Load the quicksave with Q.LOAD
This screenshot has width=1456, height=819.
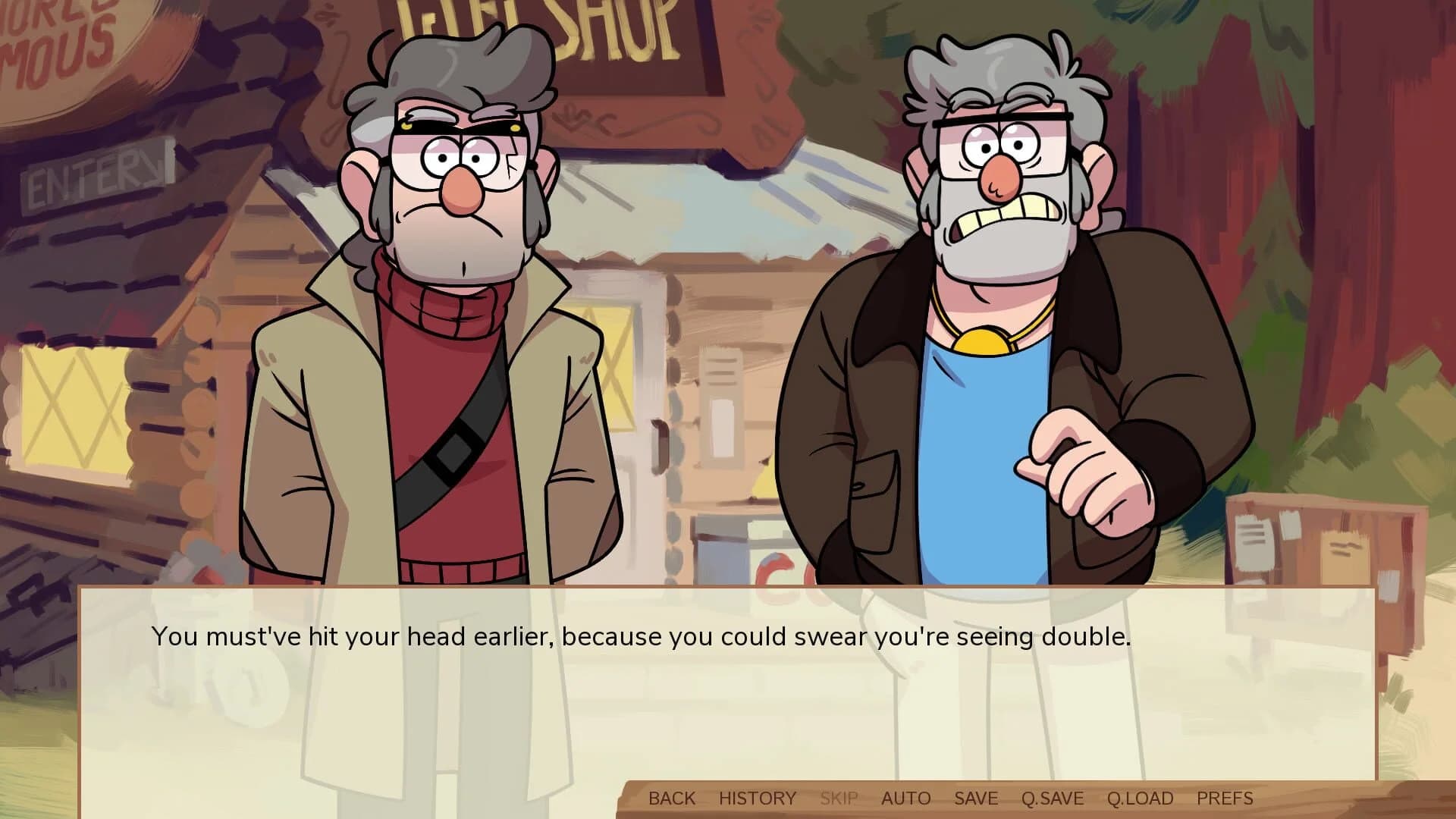click(1141, 798)
